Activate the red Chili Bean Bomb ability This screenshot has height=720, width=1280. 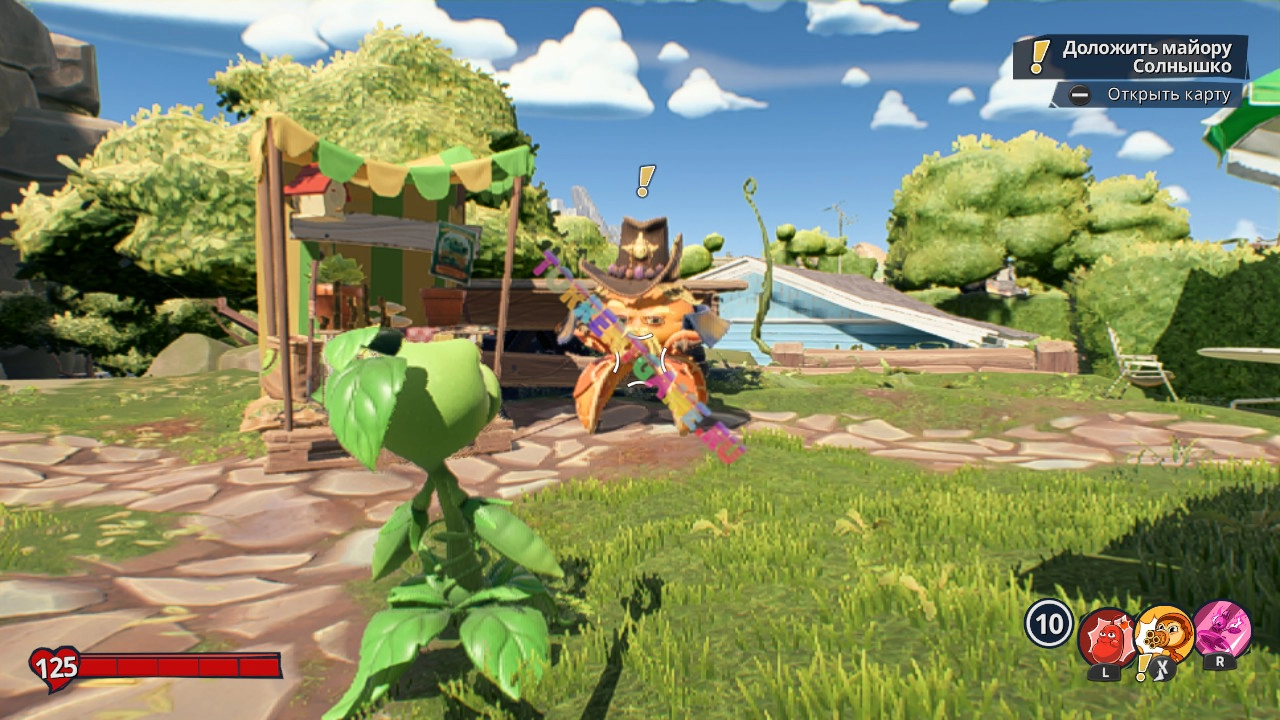[x=1105, y=637]
